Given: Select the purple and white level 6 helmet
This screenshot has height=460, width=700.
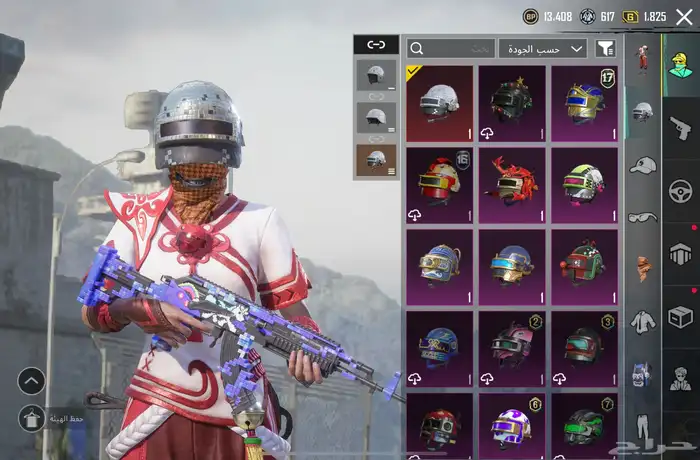Looking at the screenshot, I should [512, 427].
